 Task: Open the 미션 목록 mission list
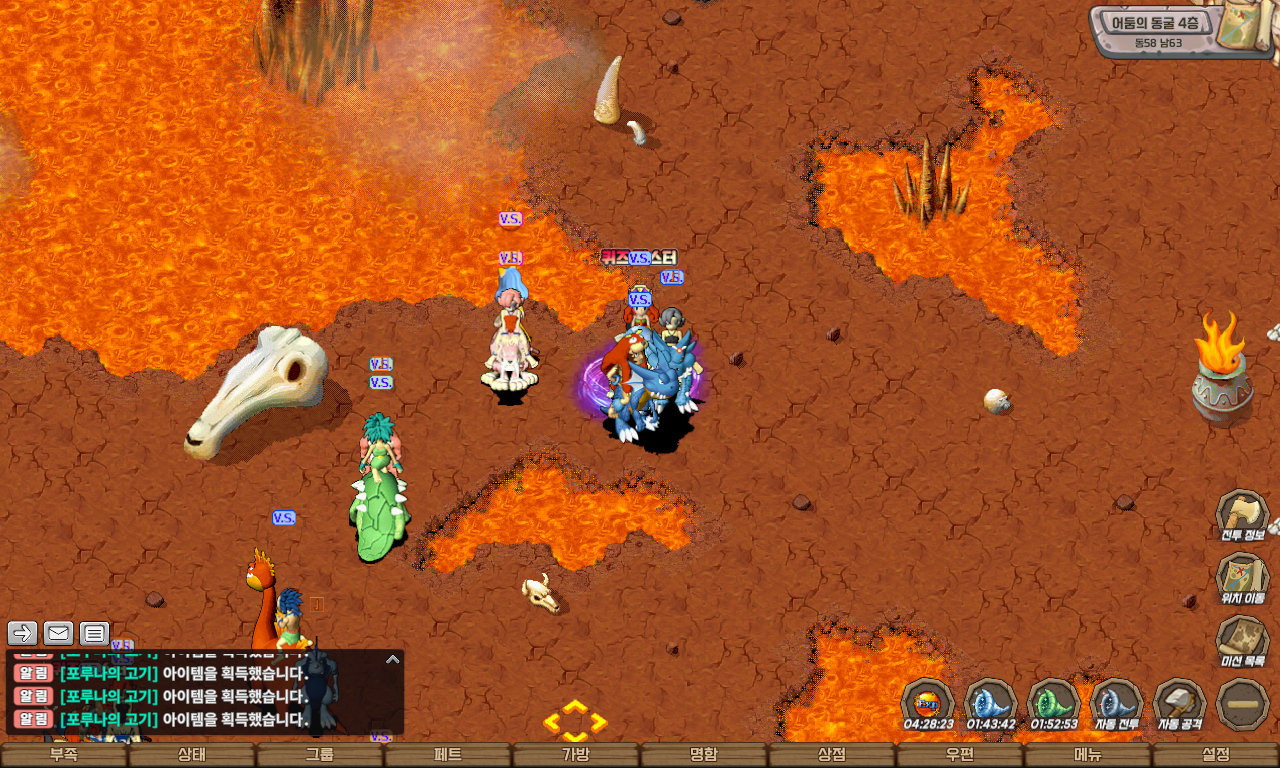pos(1242,641)
